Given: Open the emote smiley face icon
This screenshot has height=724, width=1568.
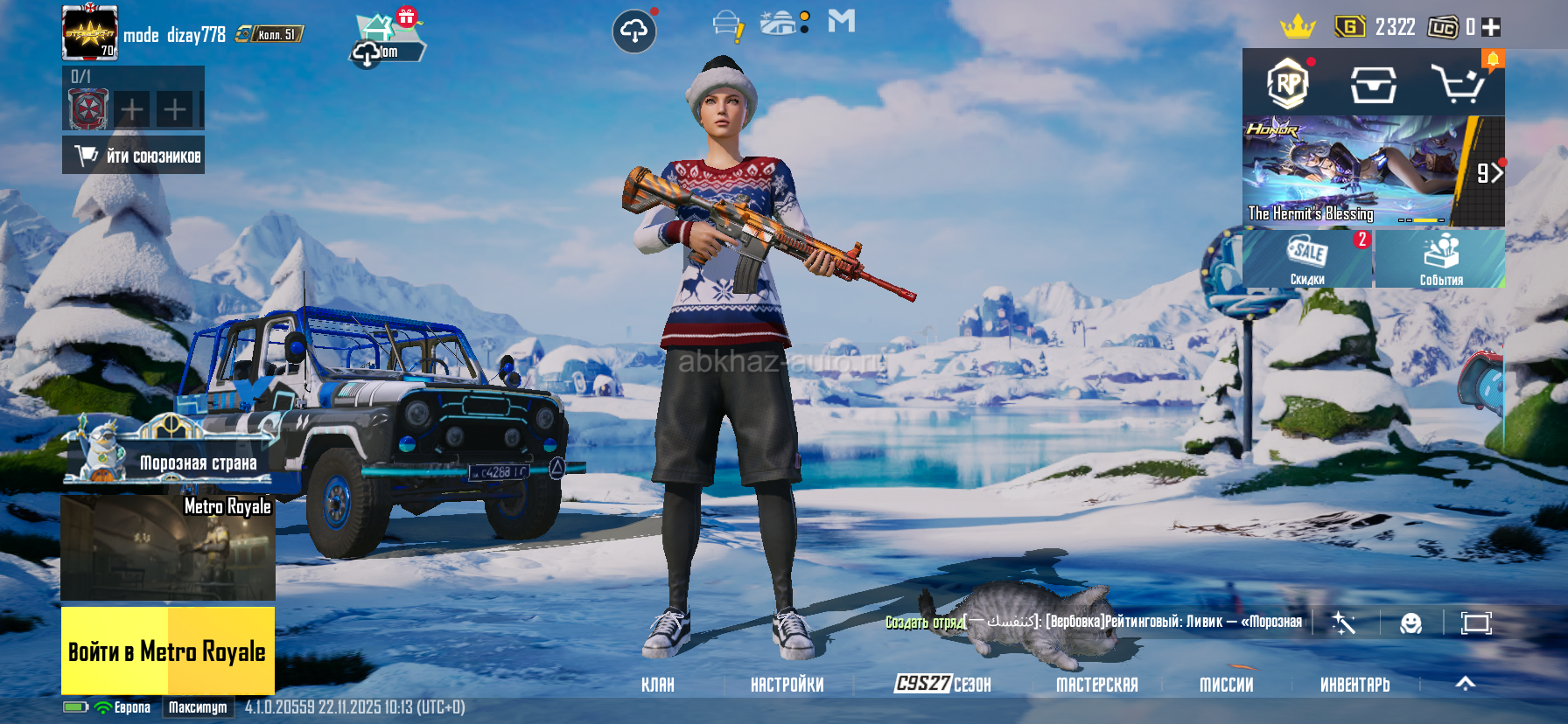Looking at the screenshot, I should 1410,623.
